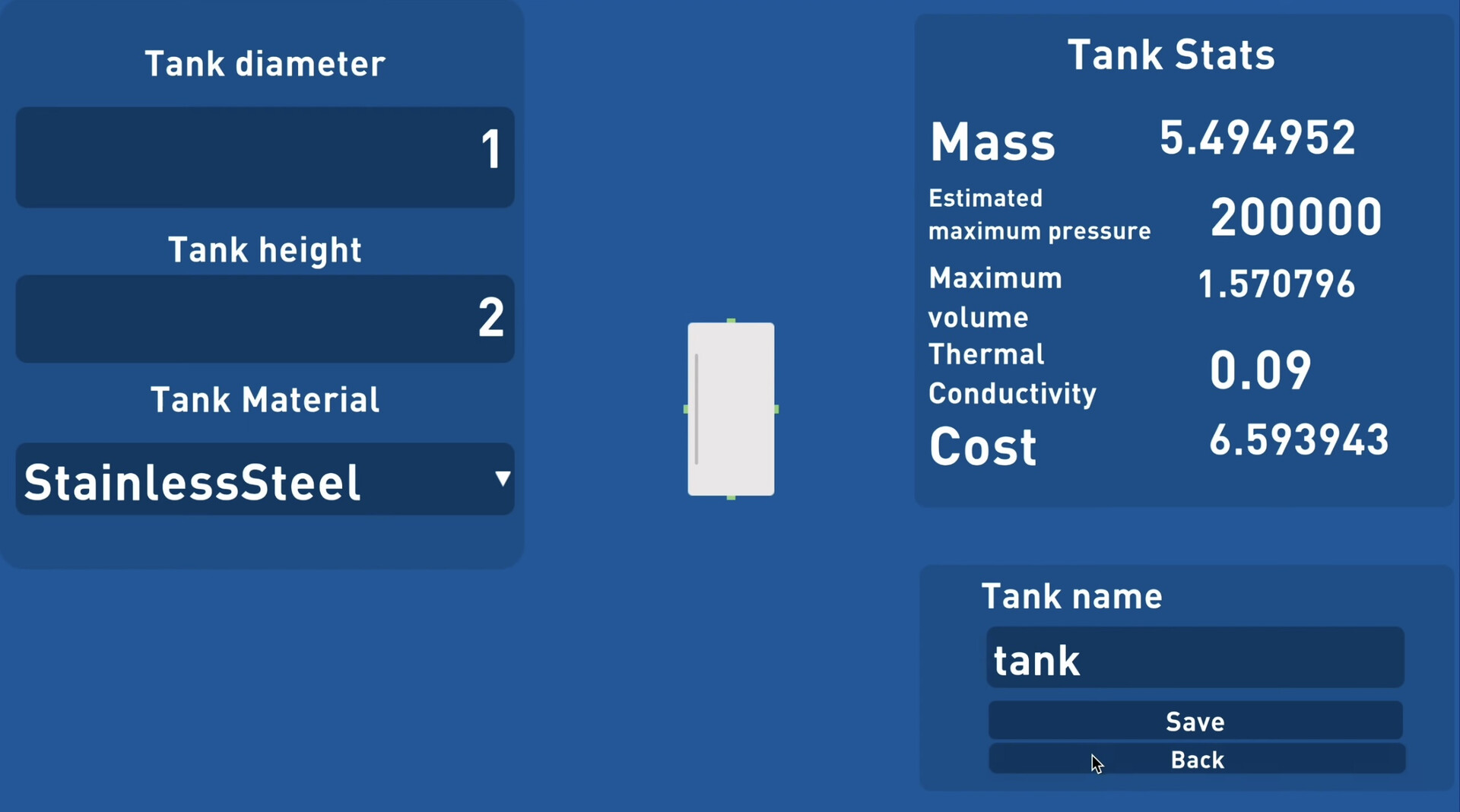
Task: Select the diameter value showing 1
Action: (490, 149)
